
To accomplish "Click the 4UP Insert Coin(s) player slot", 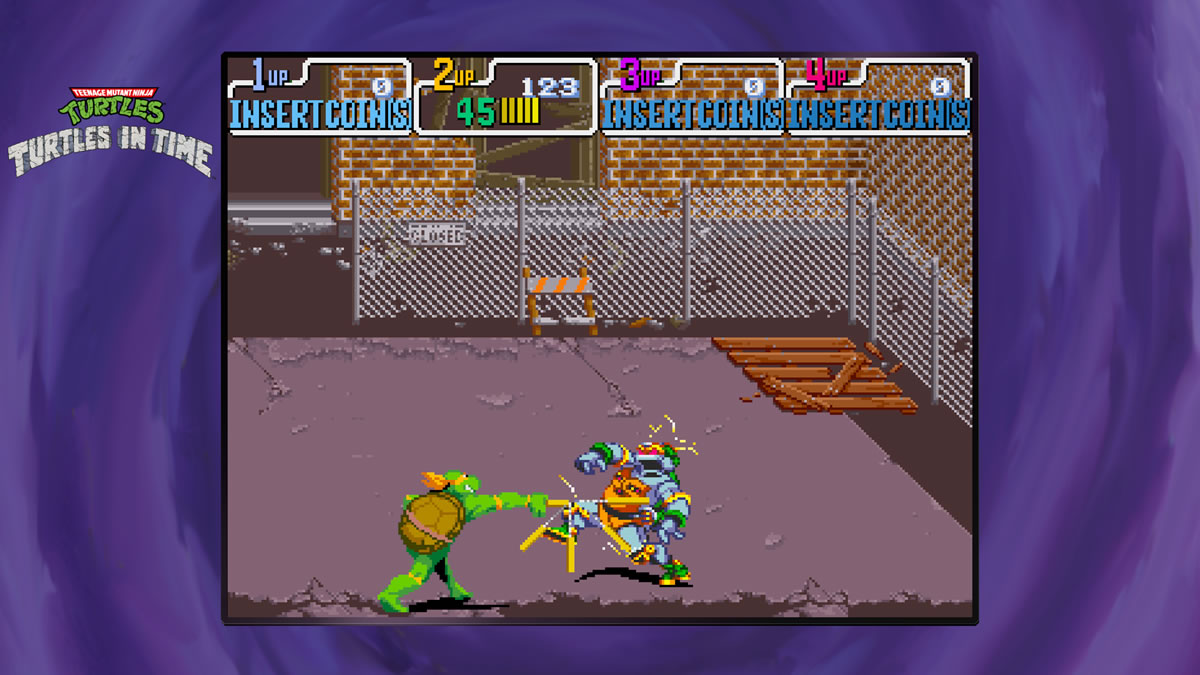I will coord(878,97).
